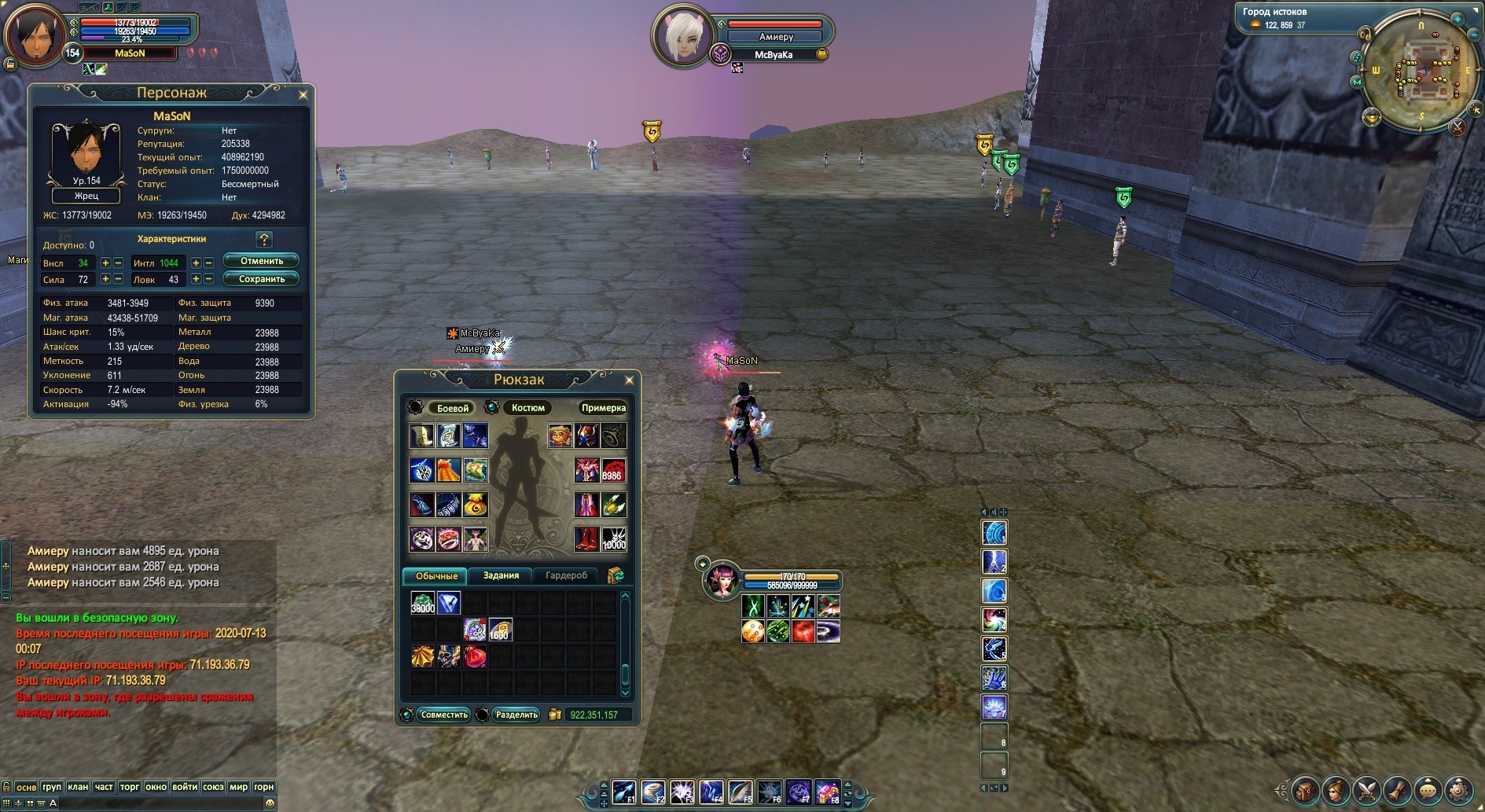Select the item stack labeled 38000
This screenshot has width=1485, height=812.
click(x=423, y=604)
